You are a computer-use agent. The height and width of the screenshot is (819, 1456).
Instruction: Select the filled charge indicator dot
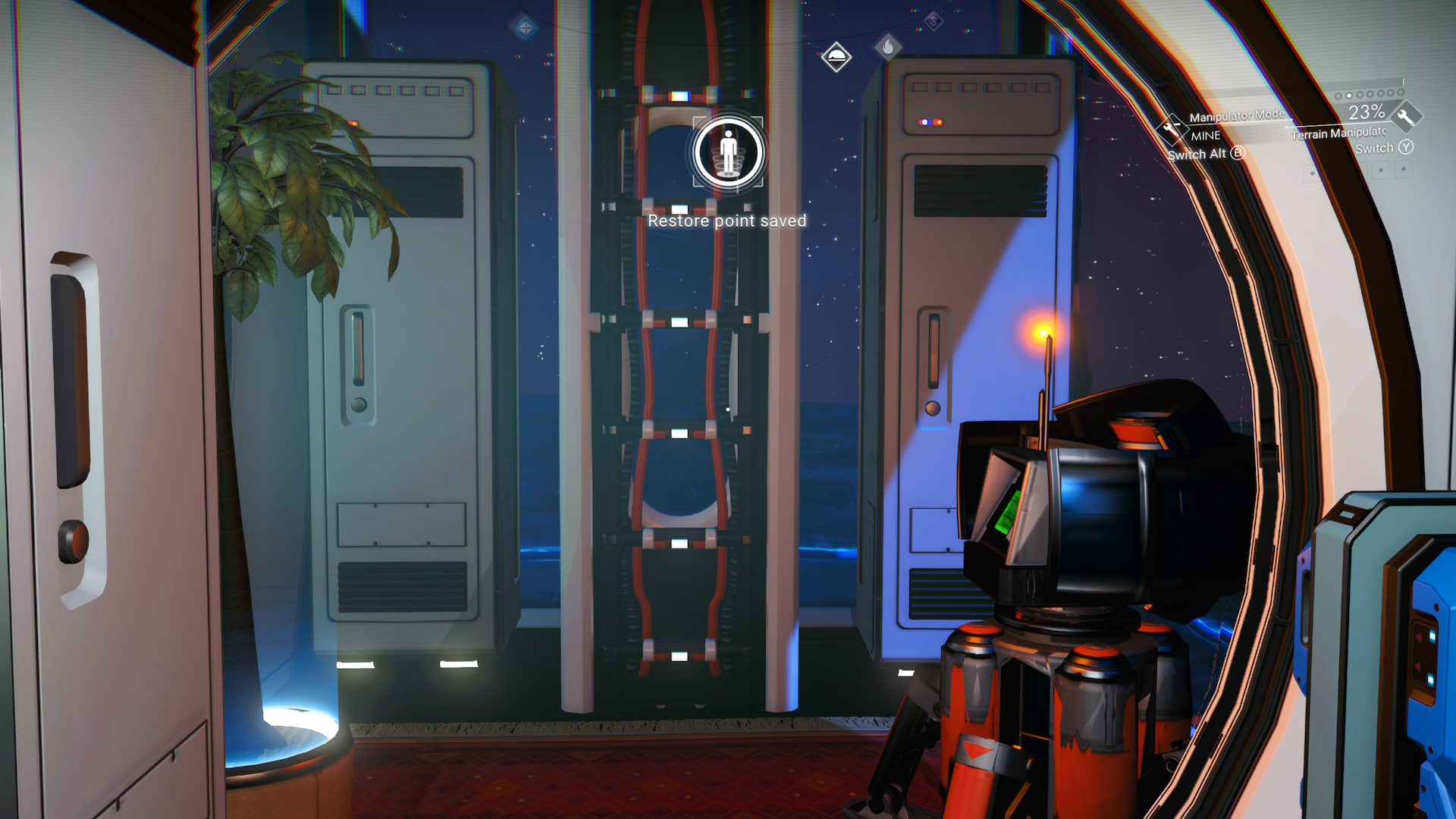1348,96
